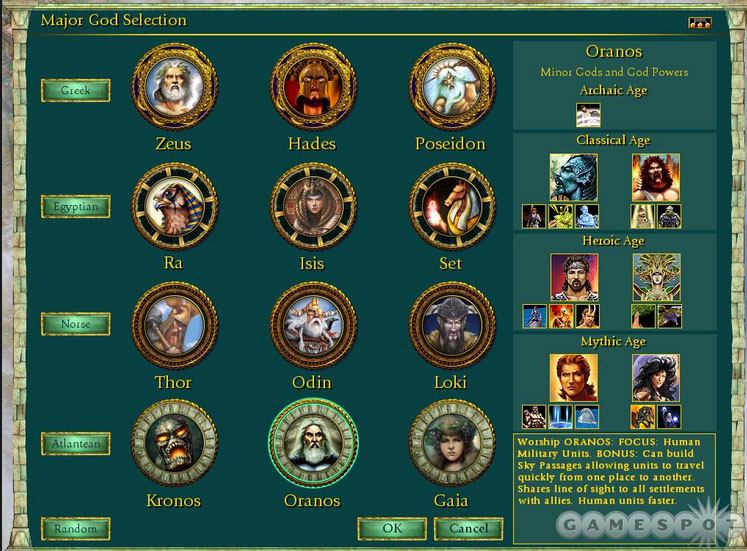This screenshot has height=551, width=747.
Task: Pick Gaia as major god
Action: (450, 444)
